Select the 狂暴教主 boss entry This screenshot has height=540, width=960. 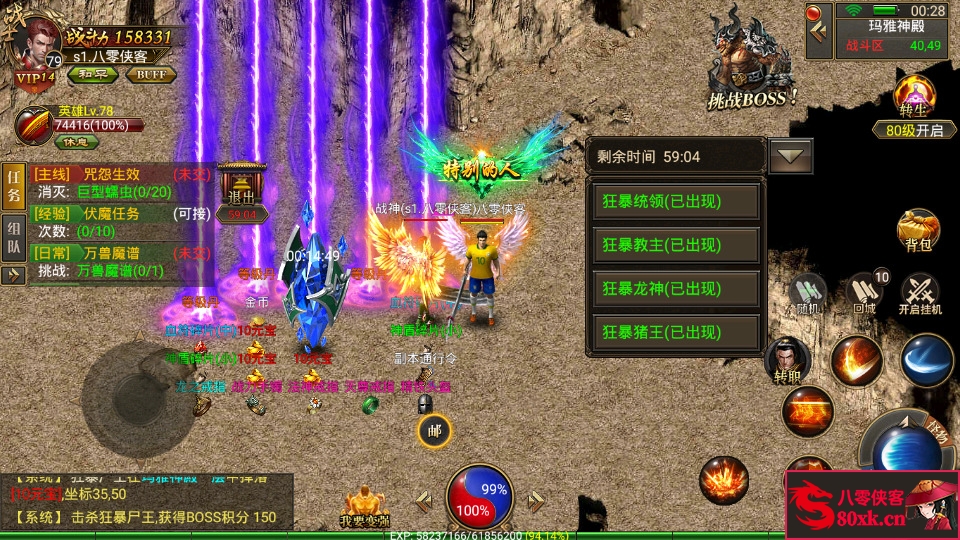point(675,245)
